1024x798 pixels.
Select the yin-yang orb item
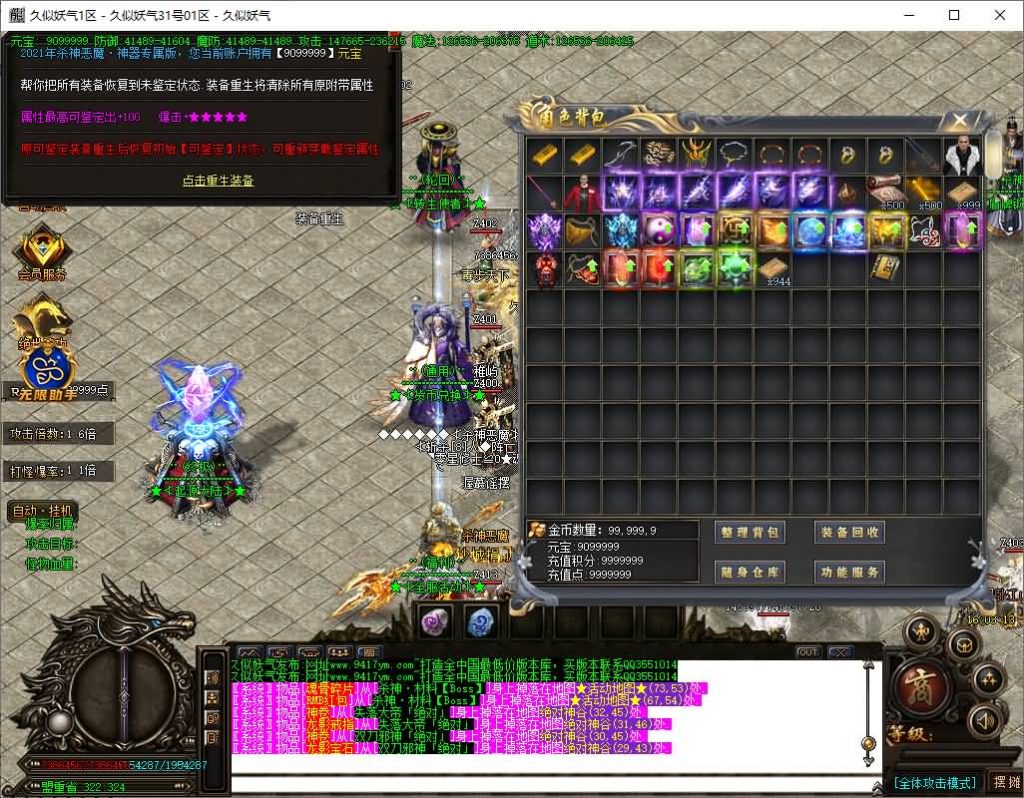659,231
